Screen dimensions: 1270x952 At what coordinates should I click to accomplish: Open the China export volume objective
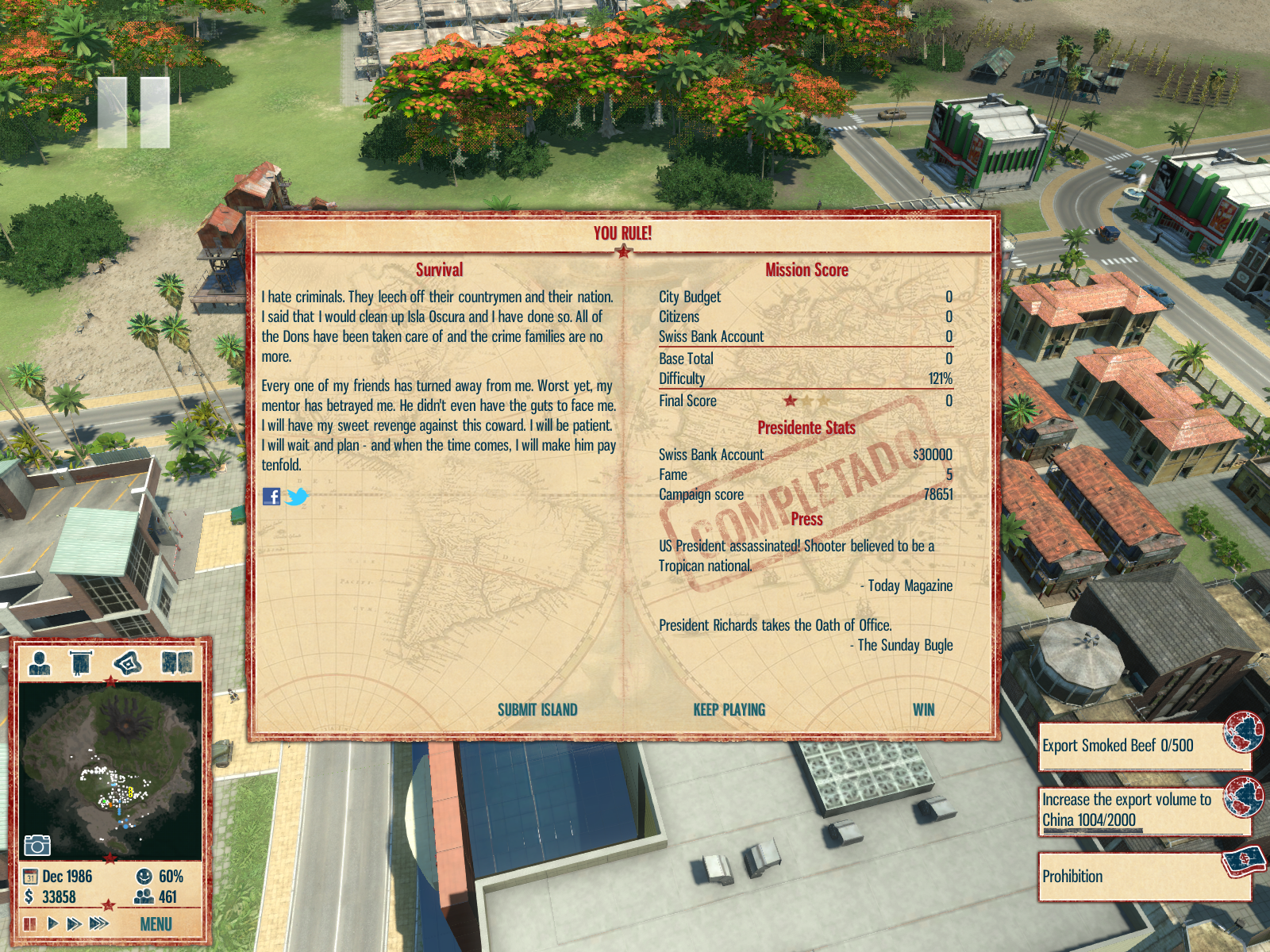(x=1143, y=810)
